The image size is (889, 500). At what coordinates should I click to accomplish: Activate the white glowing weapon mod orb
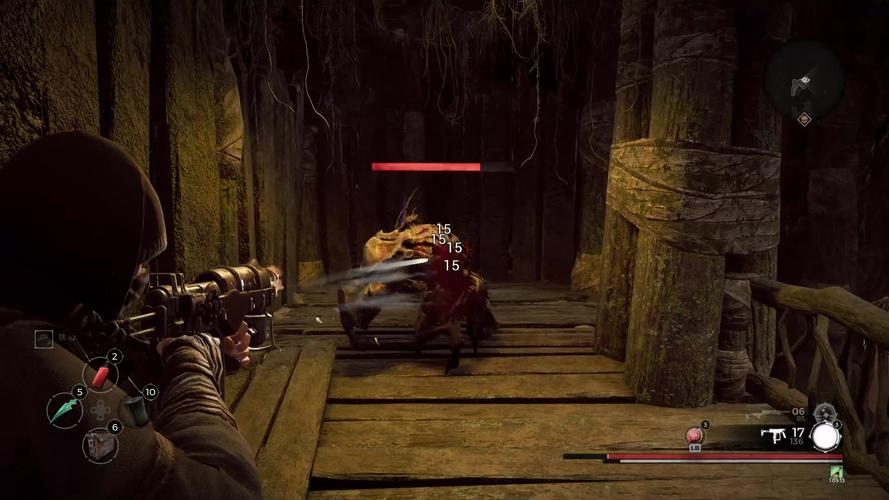point(825,436)
